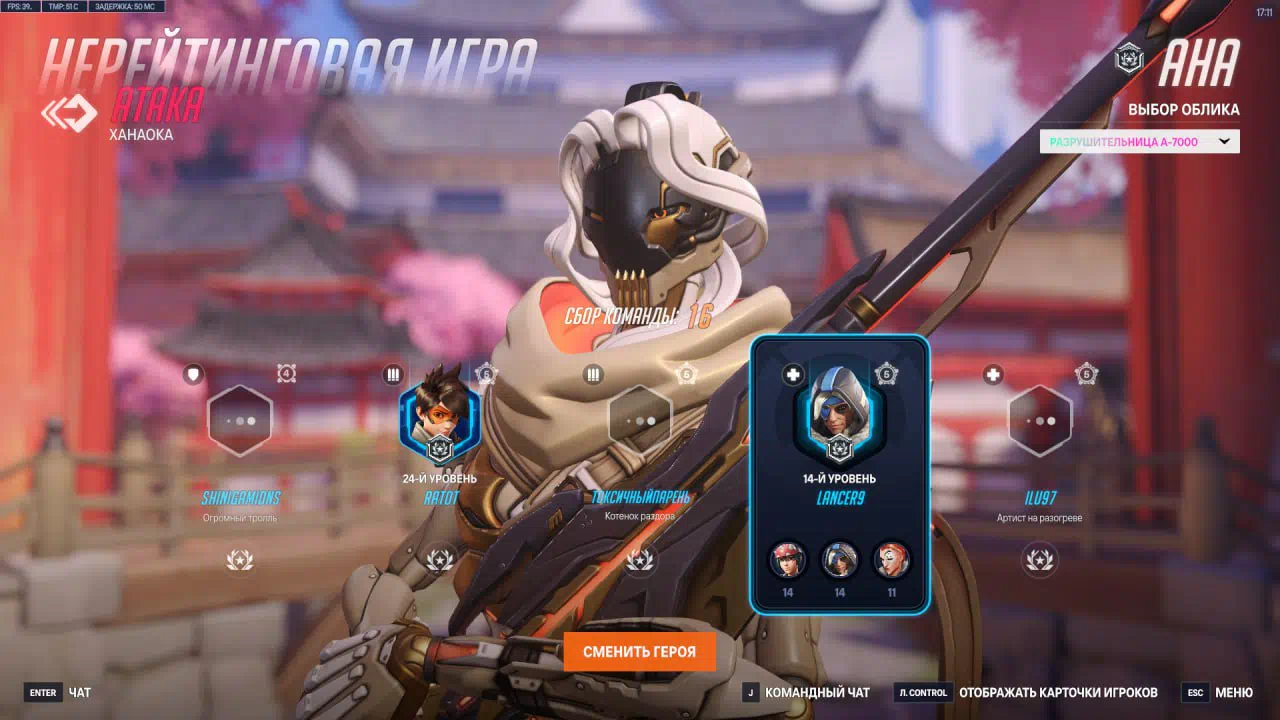
Task: Open the Чат option
Action: pyautogui.click(x=58, y=692)
